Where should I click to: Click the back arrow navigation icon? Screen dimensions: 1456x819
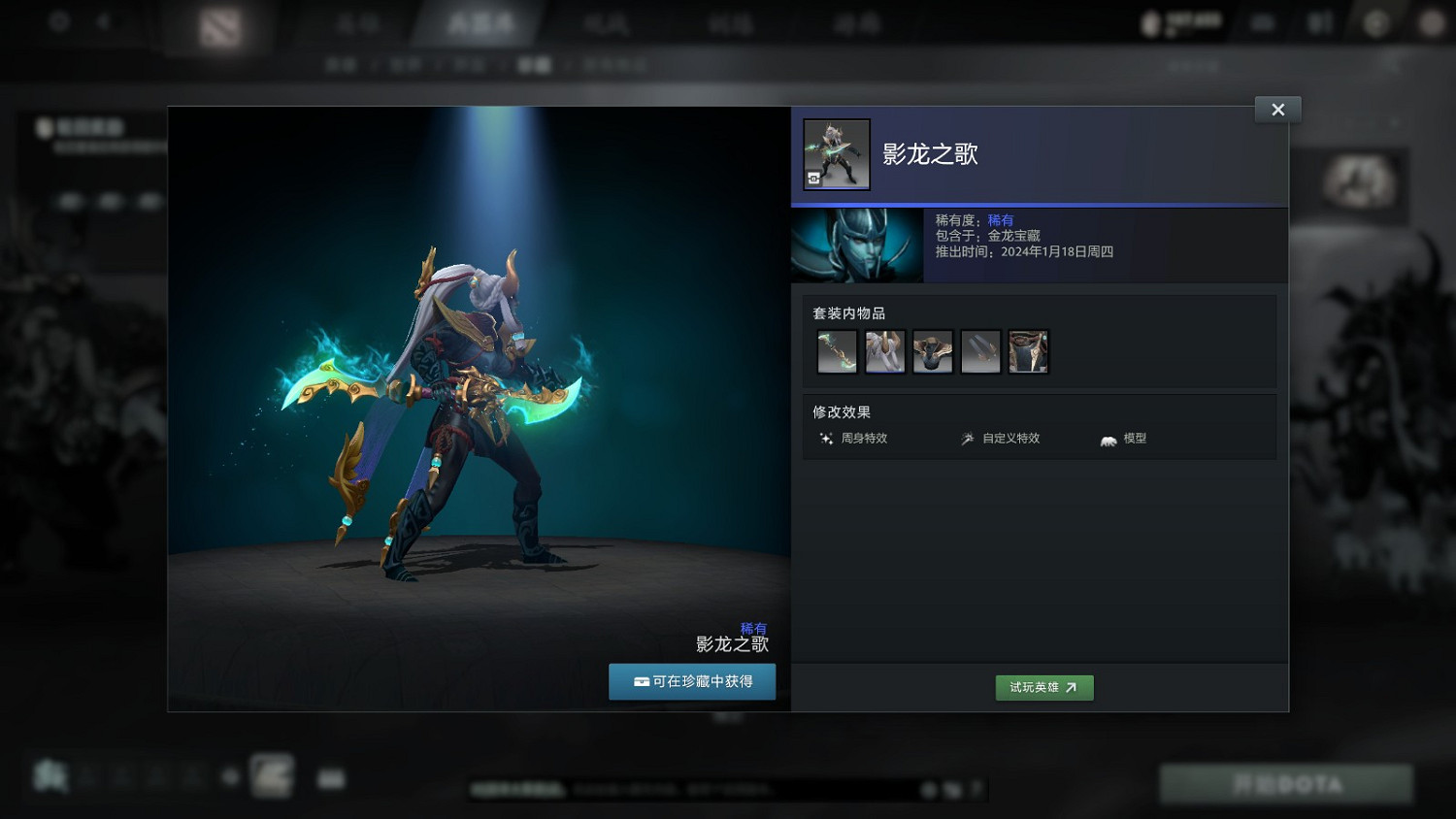(x=105, y=21)
